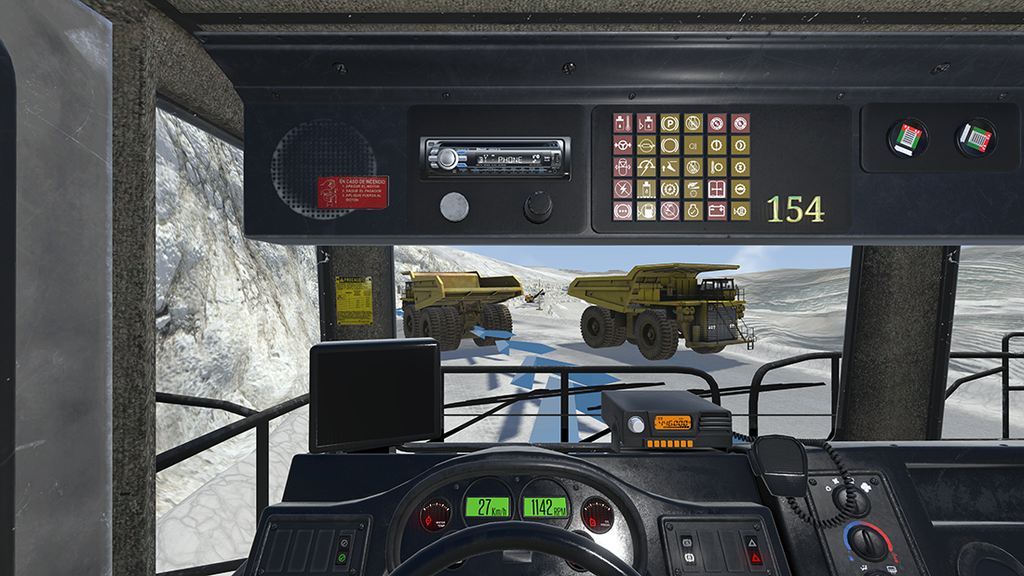Screen dimensions: 1024x576
Task: Select the CB radio with orange display
Action: pyautogui.click(x=666, y=421)
